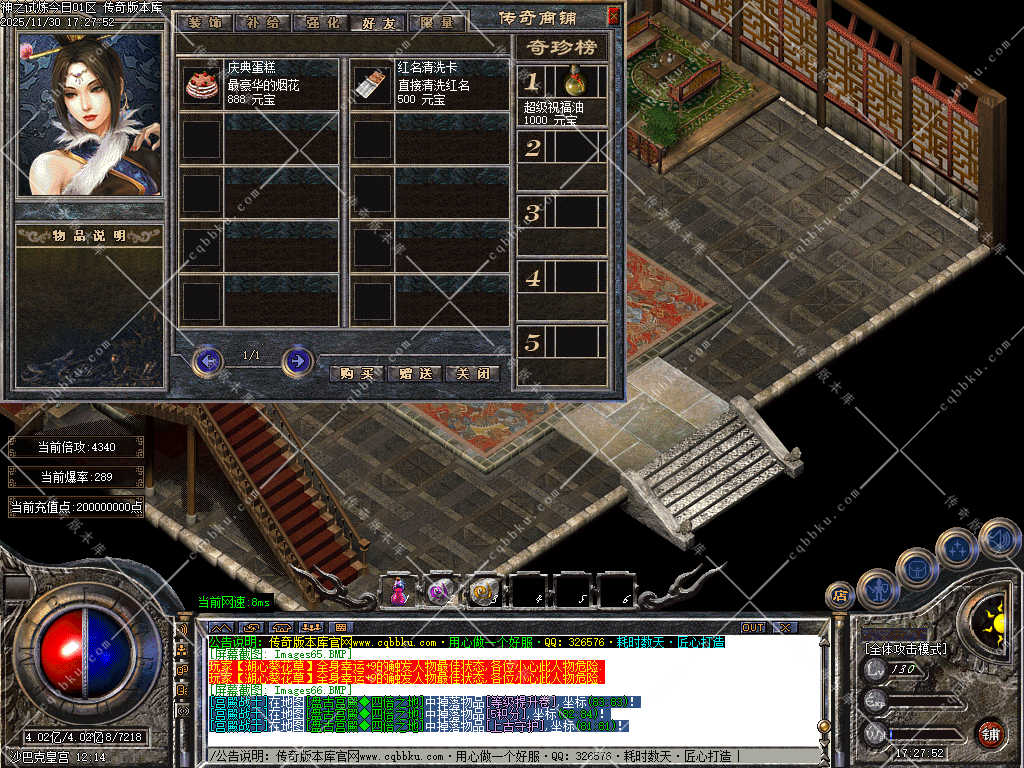Close the 传奇商铺 shop window
1024x768 pixels.
click(x=613, y=15)
